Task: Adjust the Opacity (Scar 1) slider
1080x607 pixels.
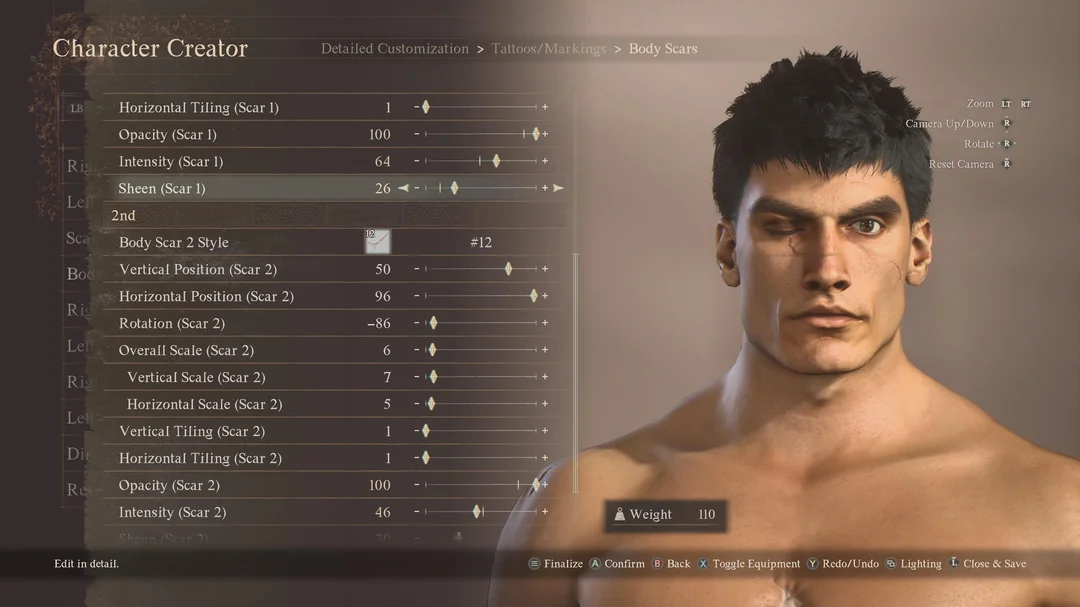Action: (536, 134)
